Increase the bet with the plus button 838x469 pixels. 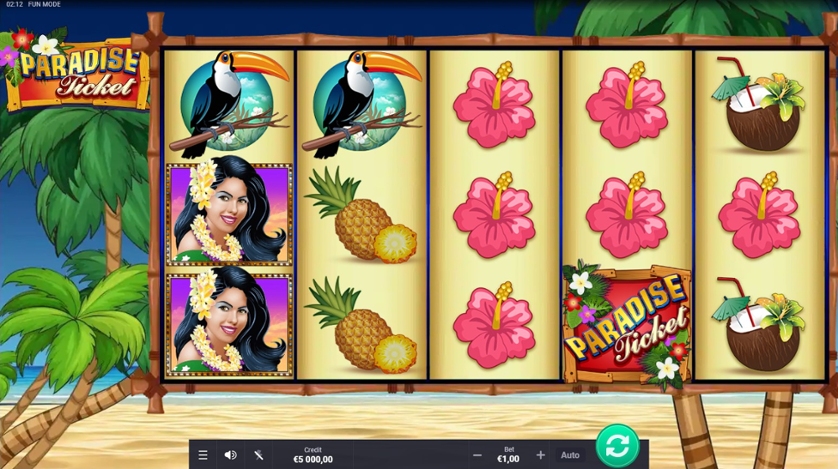pyautogui.click(x=541, y=455)
